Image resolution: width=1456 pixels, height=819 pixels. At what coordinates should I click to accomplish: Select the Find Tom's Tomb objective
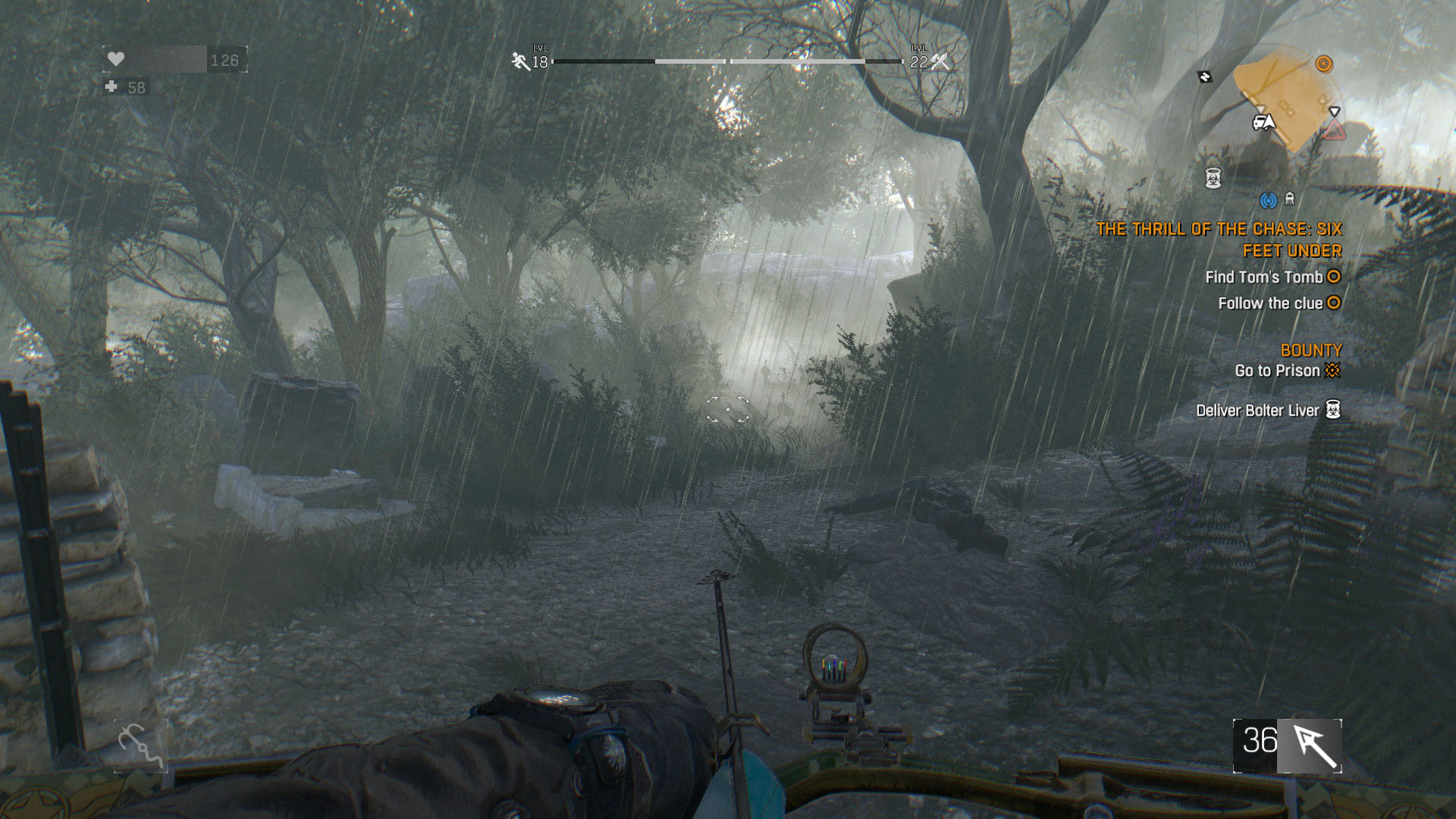[x=1264, y=278]
